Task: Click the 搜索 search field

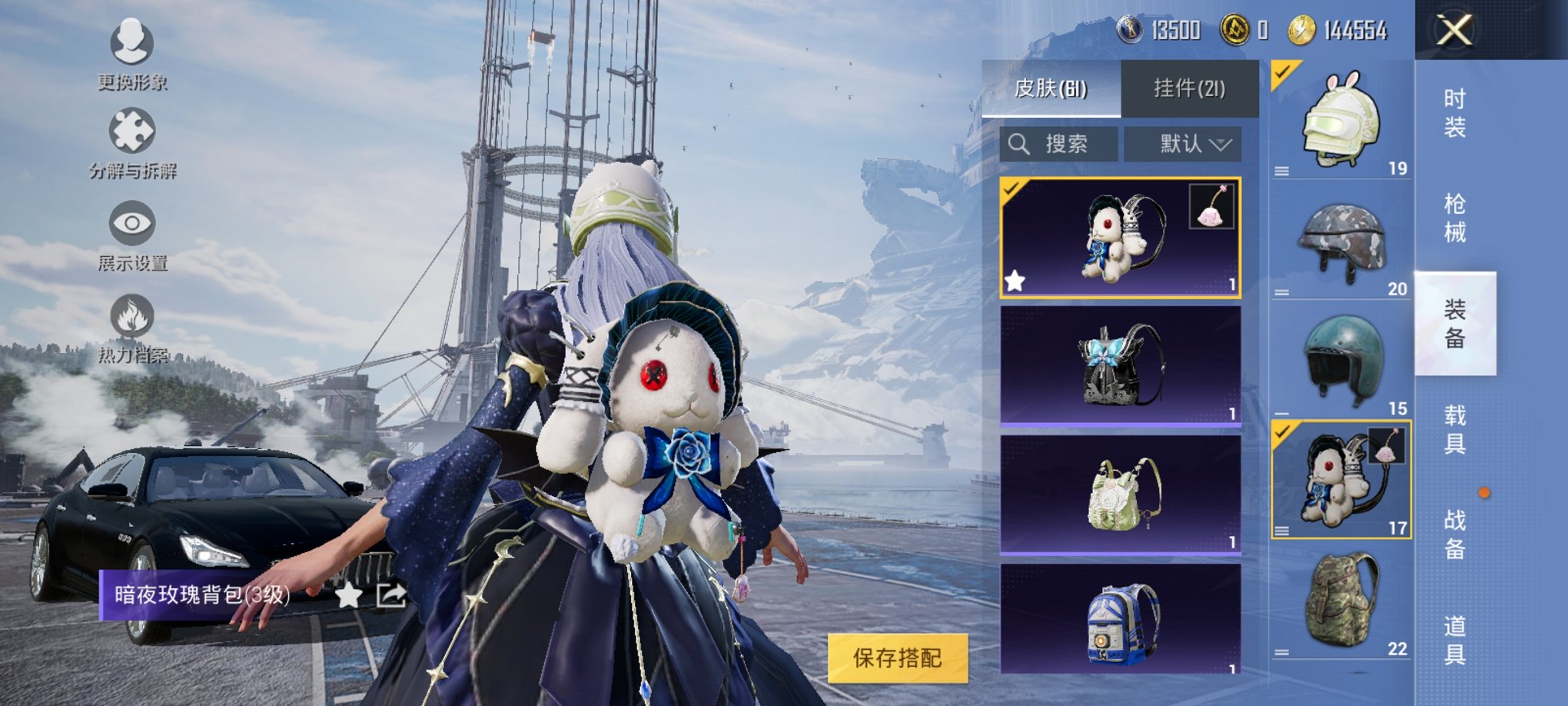Action: point(1059,144)
